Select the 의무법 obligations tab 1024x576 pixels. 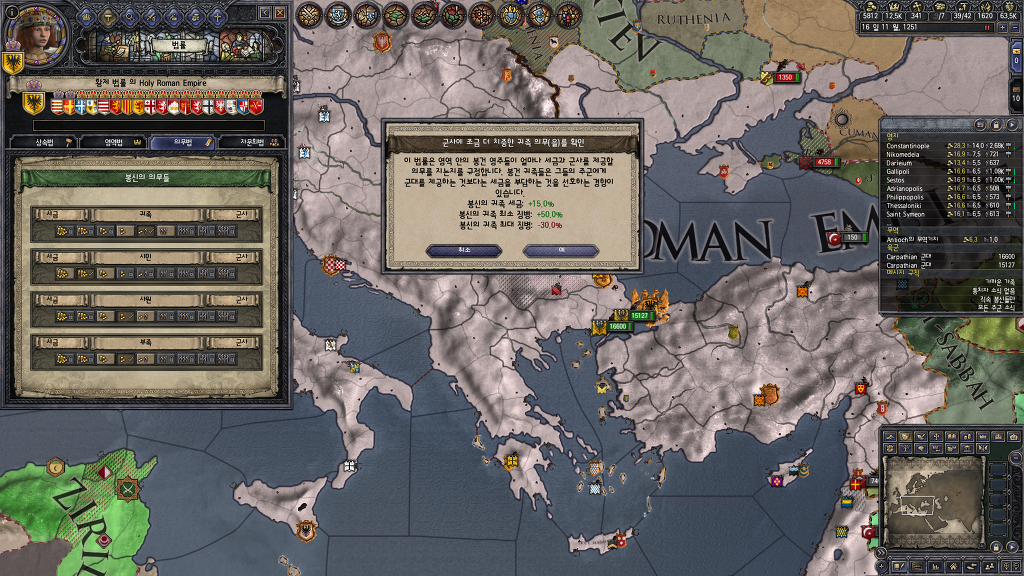click(x=181, y=143)
